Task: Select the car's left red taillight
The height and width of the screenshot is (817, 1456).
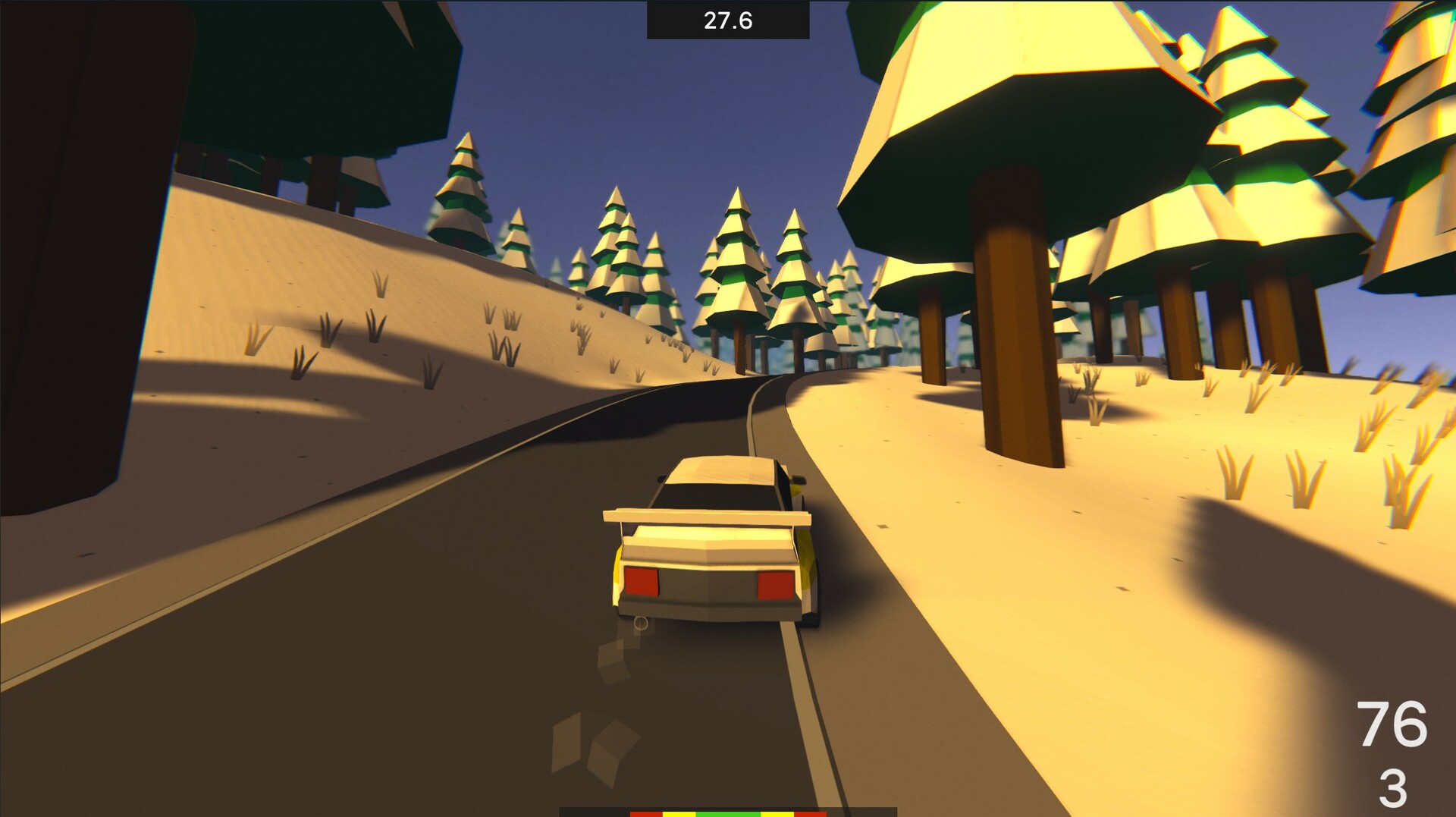Action: coord(641,581)
